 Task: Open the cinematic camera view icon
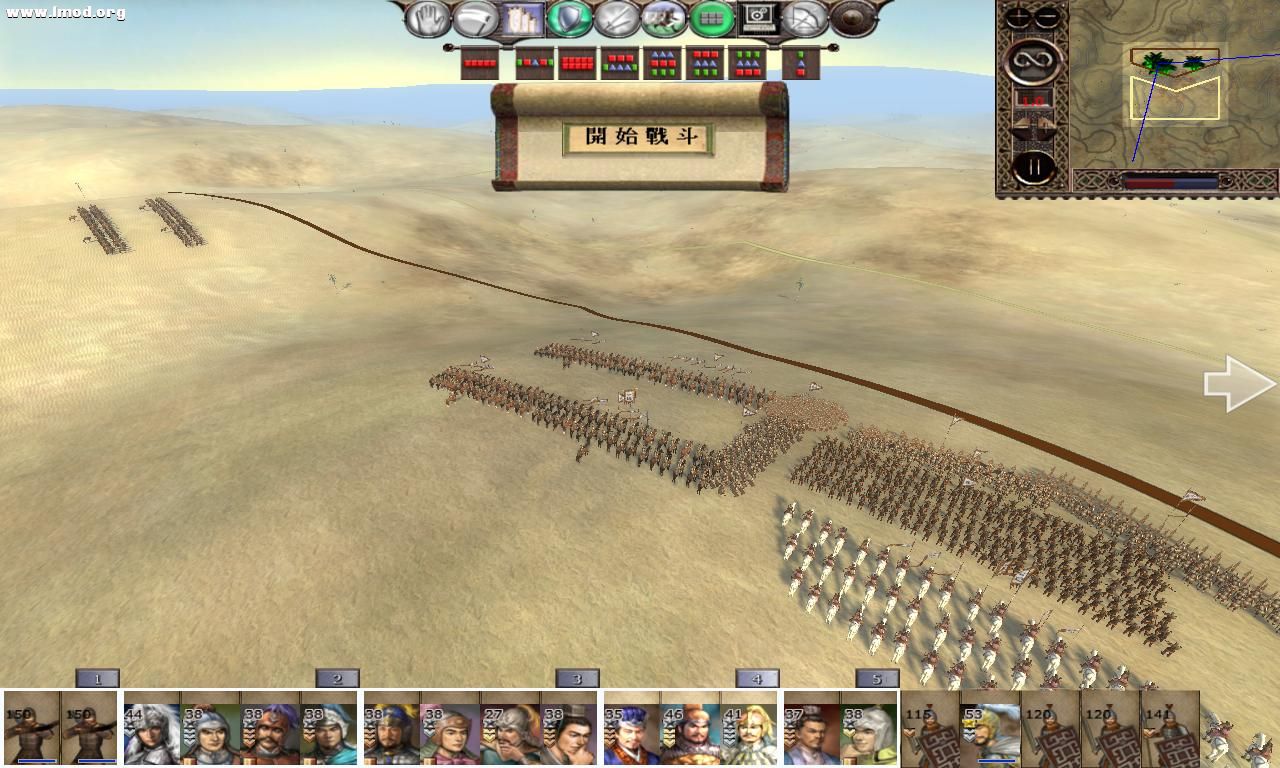click(758, 20)
